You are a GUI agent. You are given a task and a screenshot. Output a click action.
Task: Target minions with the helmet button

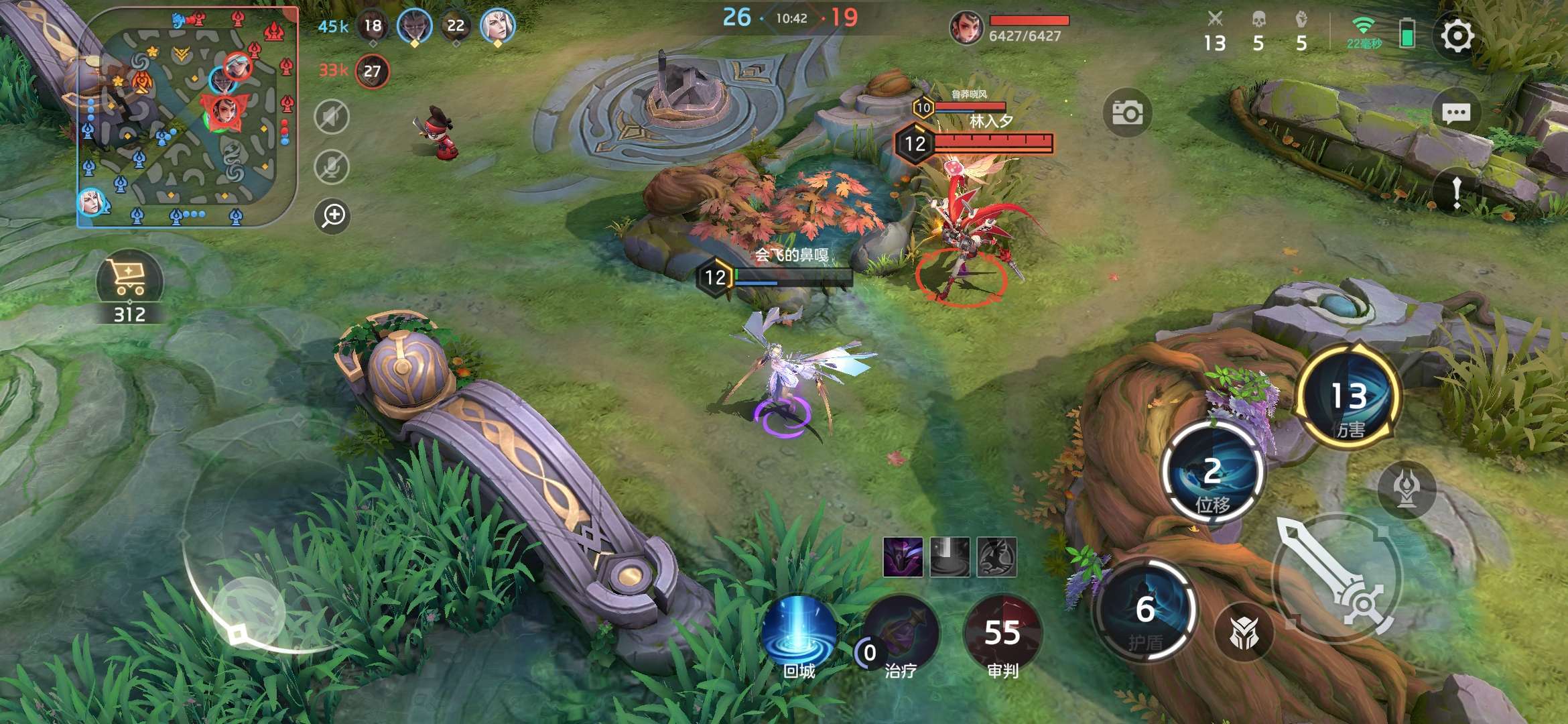click(x=1244, y=632)
